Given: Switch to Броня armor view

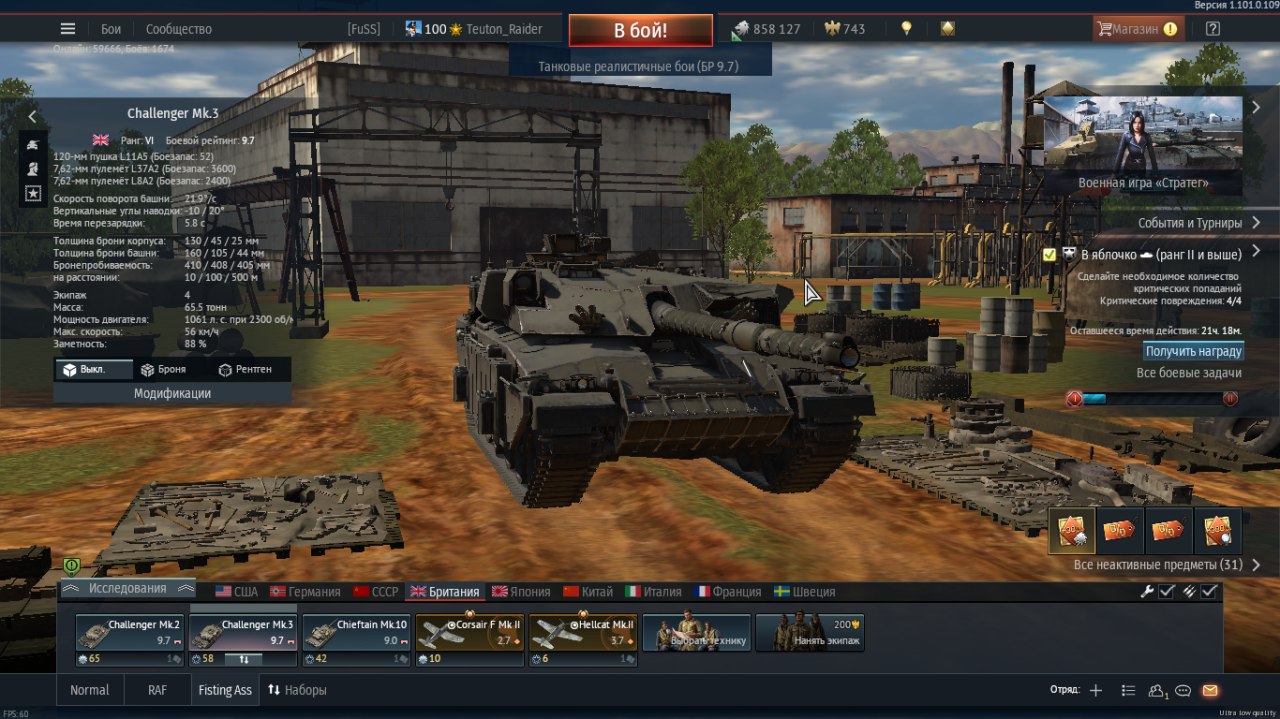Looking at the screenshot, I should pyautogui.click(x=163, y=369).
